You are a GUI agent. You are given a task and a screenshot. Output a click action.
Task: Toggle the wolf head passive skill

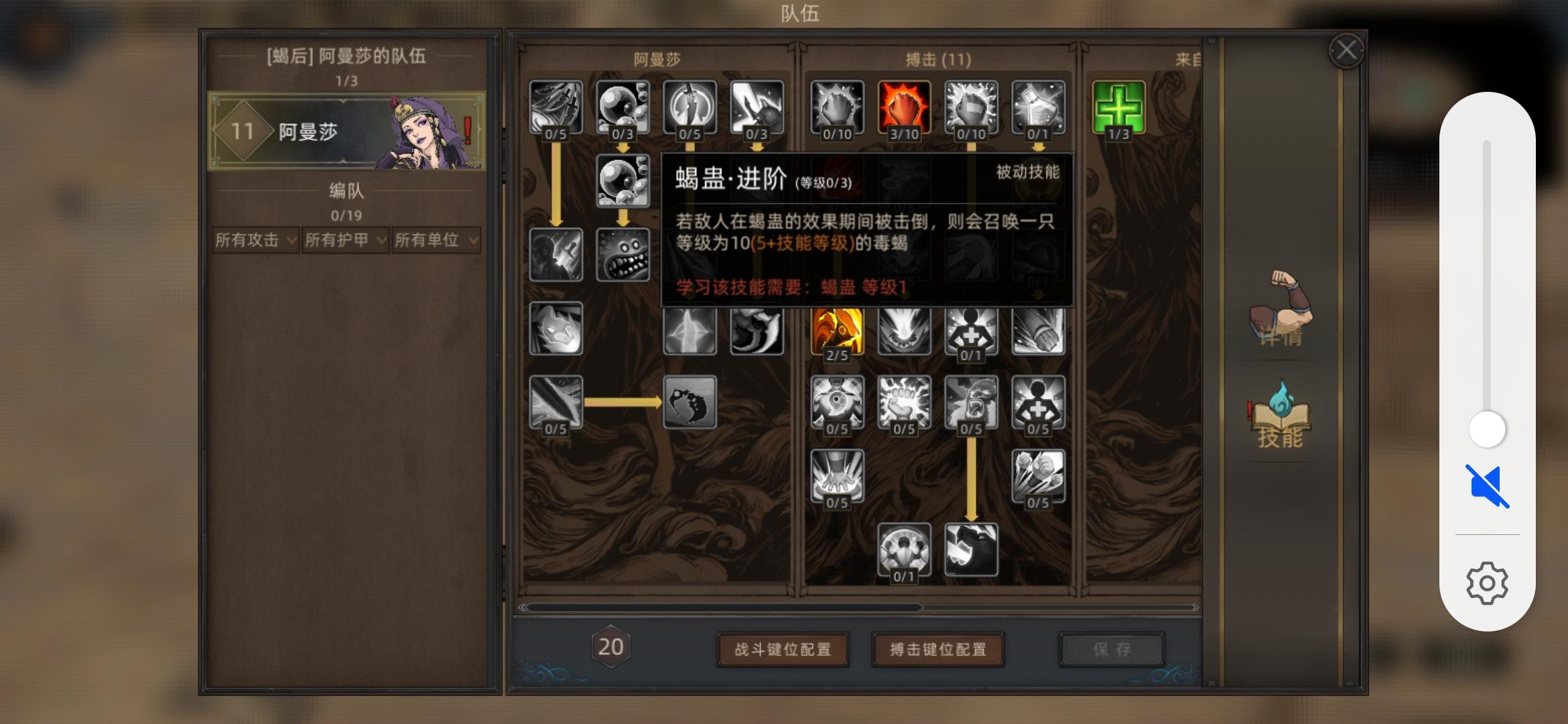tap(556, 328)
